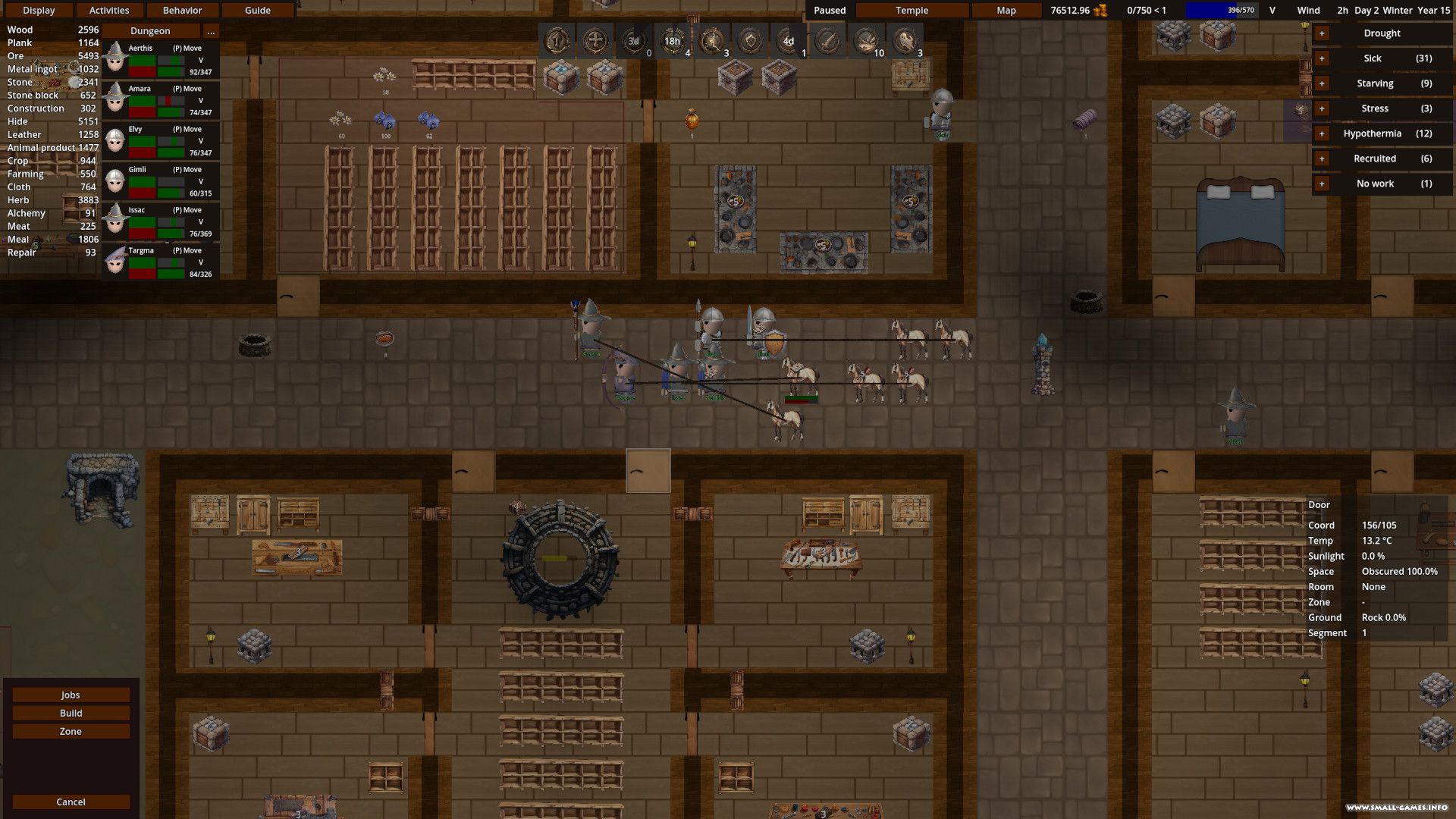
Task: Open the Behavior menu
Action: pyautogui.click(x=182, y=11)
